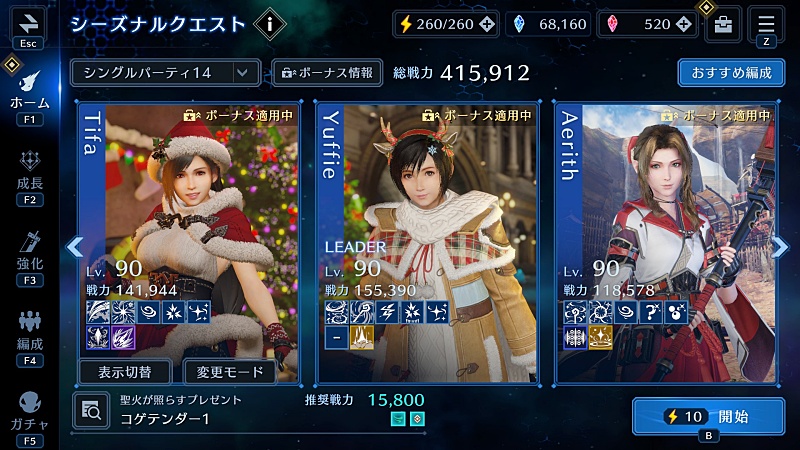Click the 表示切替 display toggle button
The width and height of the screenshot is (800, 450).
point(126,373)
